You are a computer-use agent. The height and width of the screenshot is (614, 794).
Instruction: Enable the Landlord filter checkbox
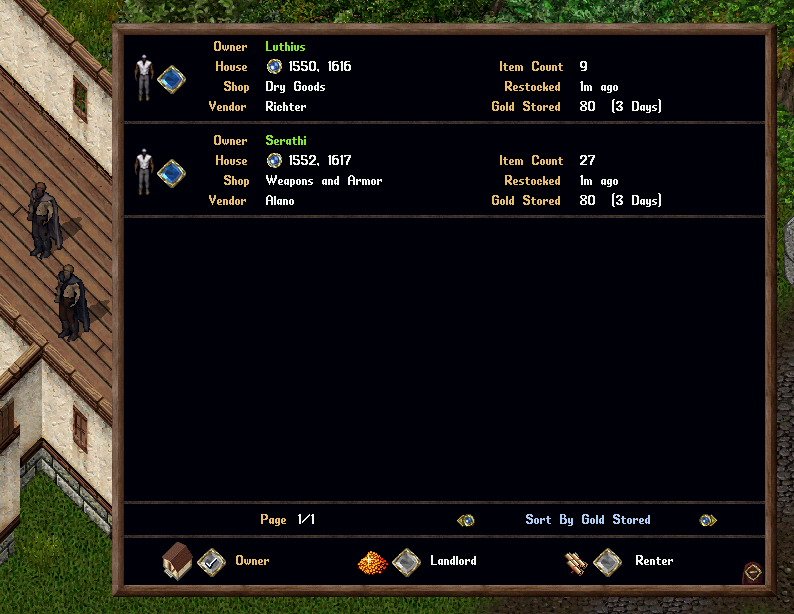[x=406, y=562]
